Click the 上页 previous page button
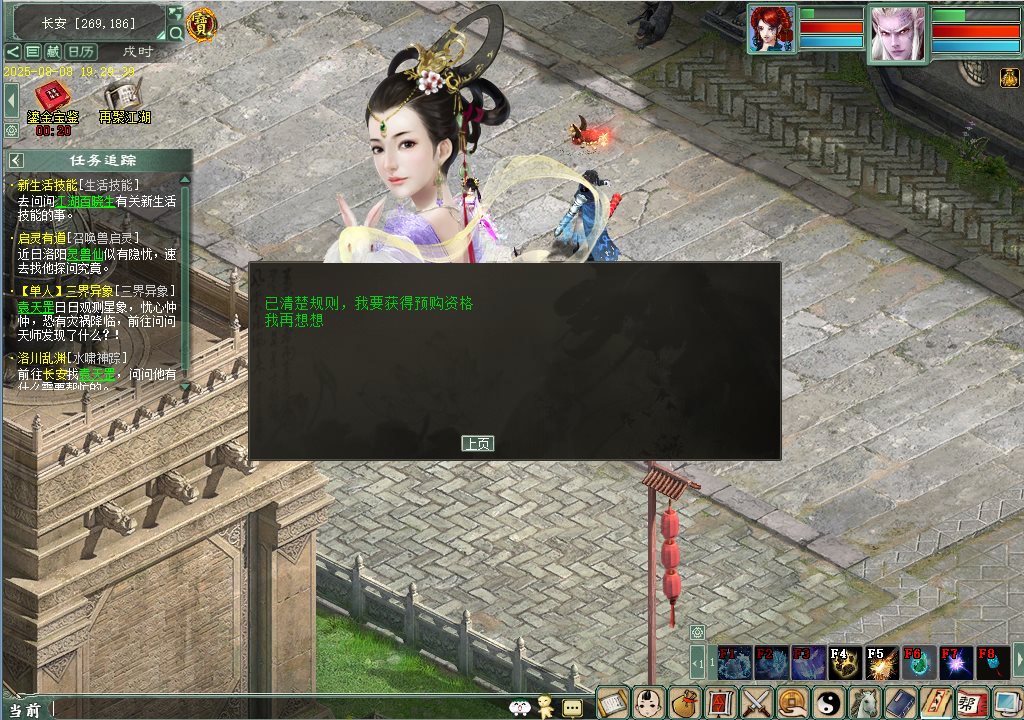1024x720 pixels. tap(477, 443)
